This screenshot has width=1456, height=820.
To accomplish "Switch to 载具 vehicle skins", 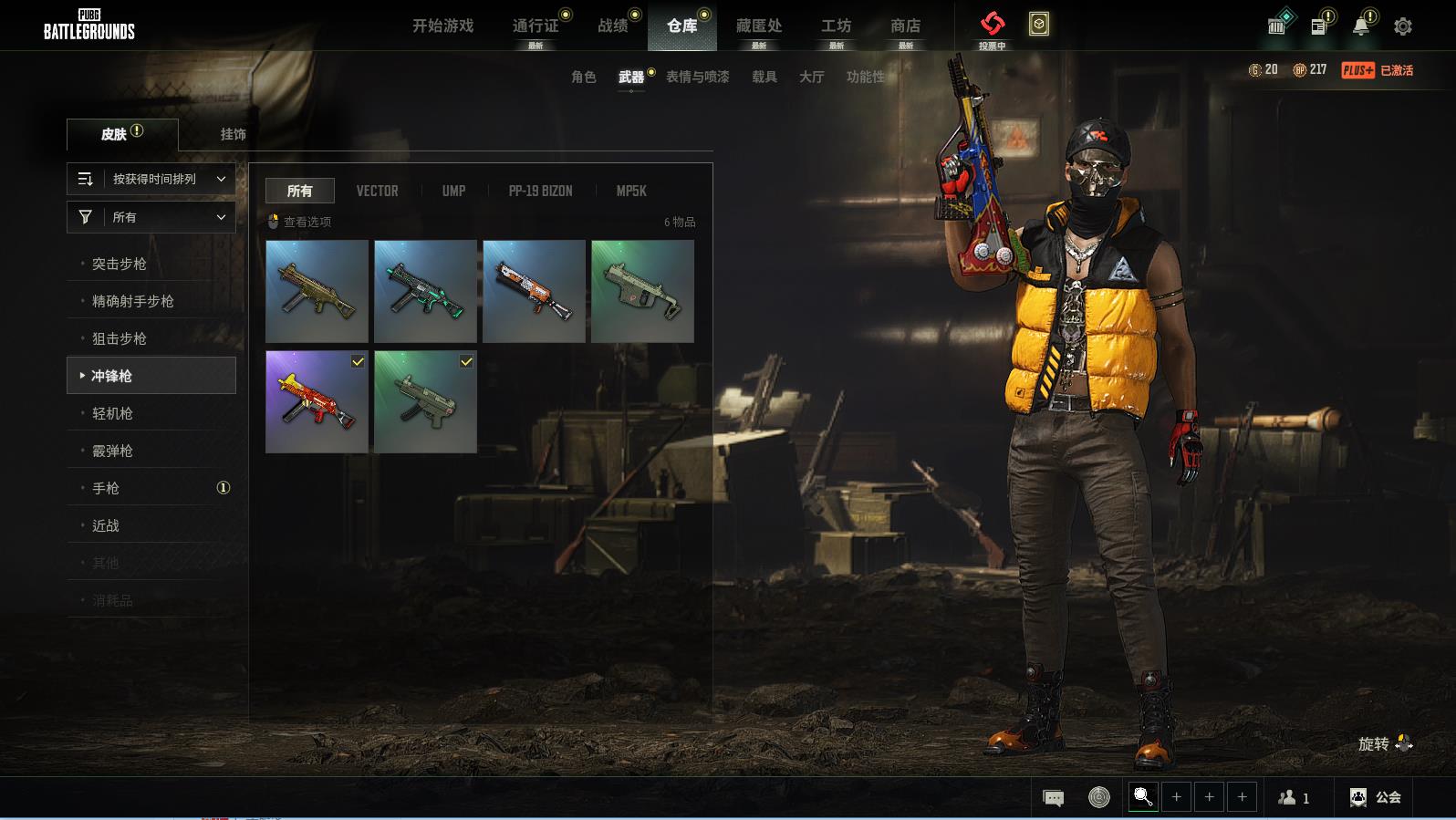I will [764, 77].
